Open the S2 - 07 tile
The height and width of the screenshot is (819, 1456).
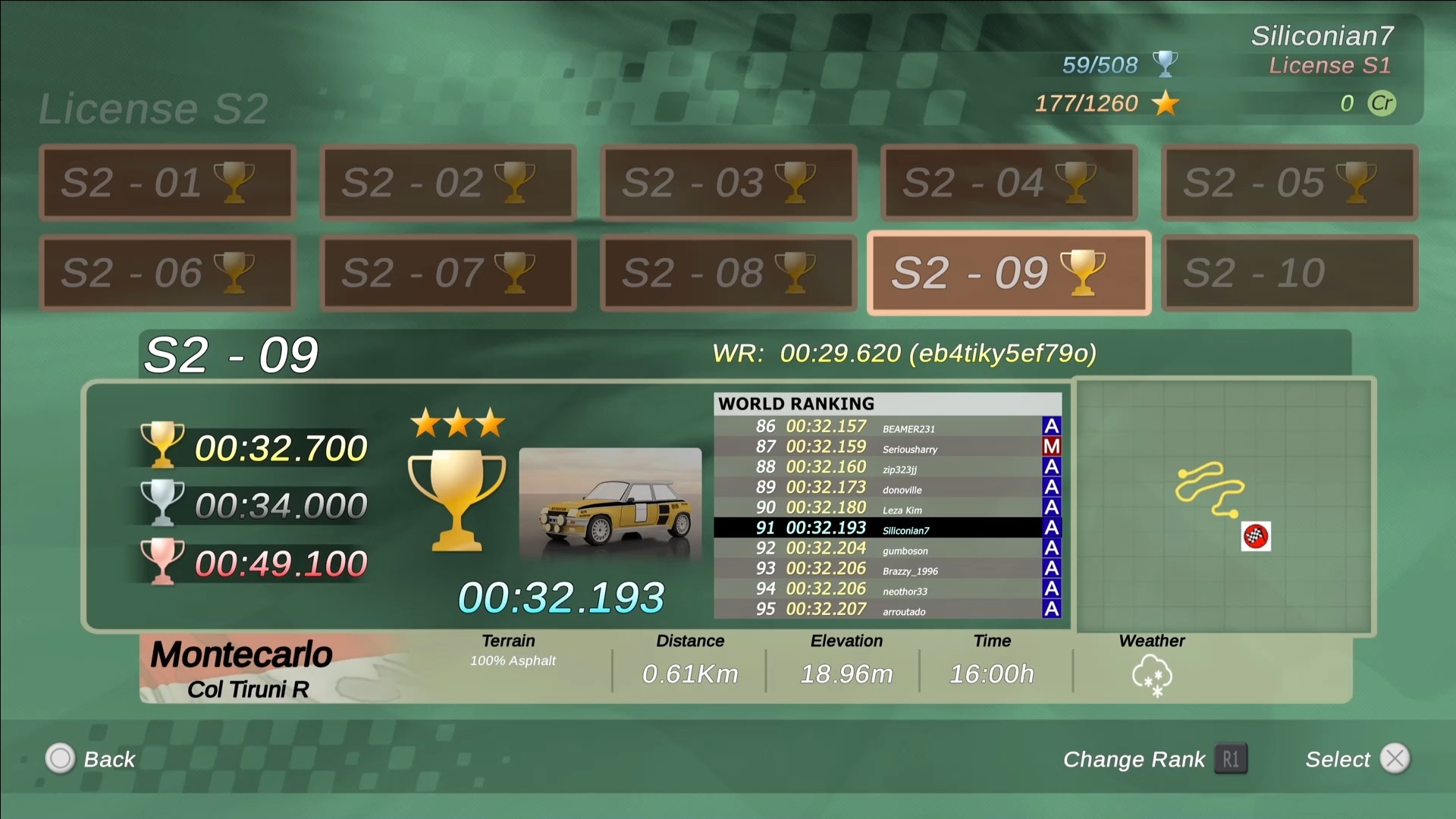tap(448, 273)
